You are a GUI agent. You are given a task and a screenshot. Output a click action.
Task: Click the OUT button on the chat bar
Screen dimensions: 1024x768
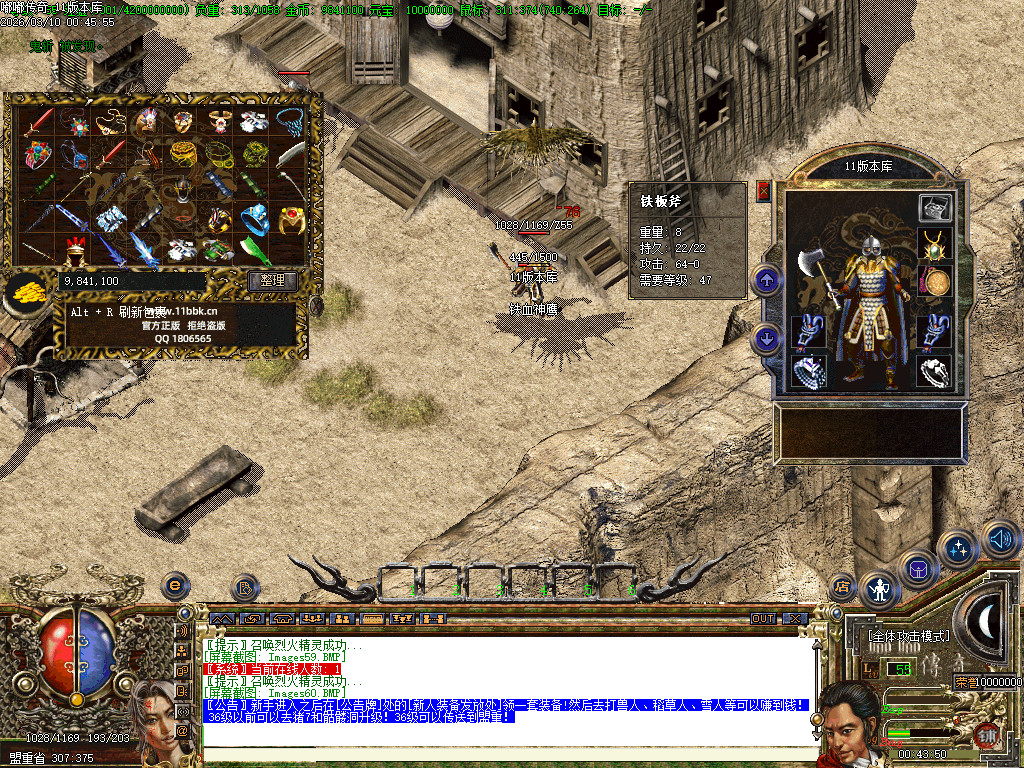(763, 619)
